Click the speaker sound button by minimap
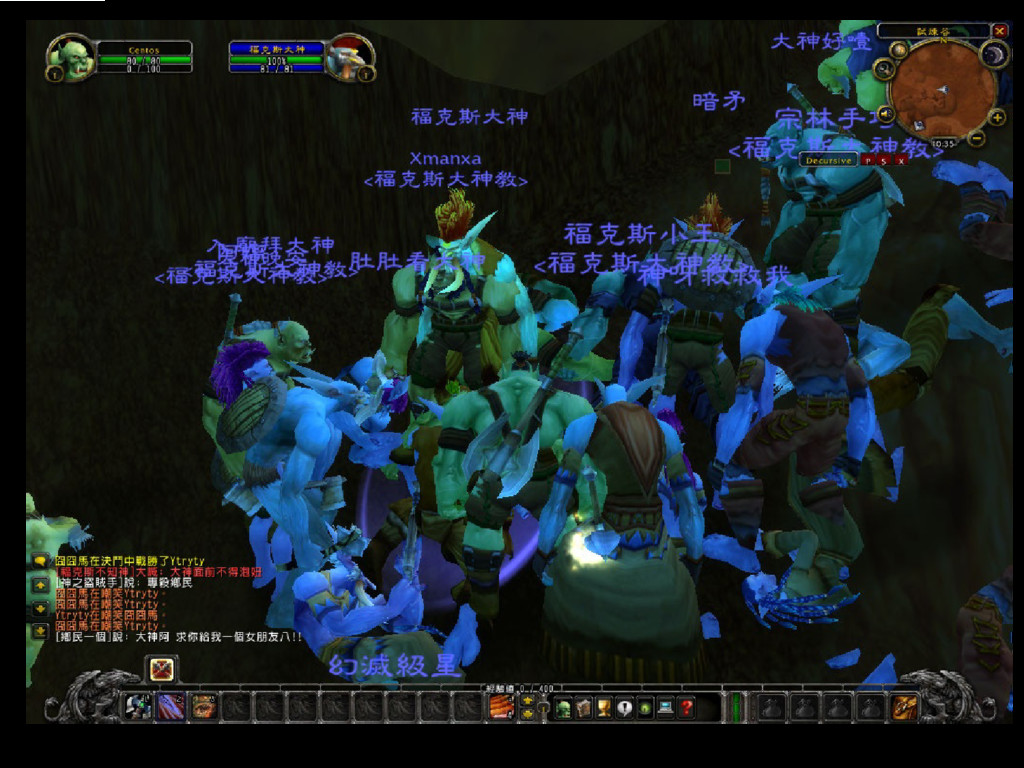The width and height of the screenshot is (1024, 768). (x=886, y=112)
